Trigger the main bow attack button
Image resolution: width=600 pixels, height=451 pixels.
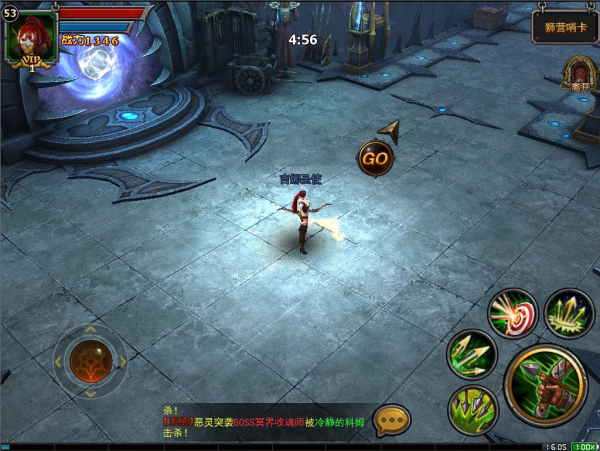[545, 385]
